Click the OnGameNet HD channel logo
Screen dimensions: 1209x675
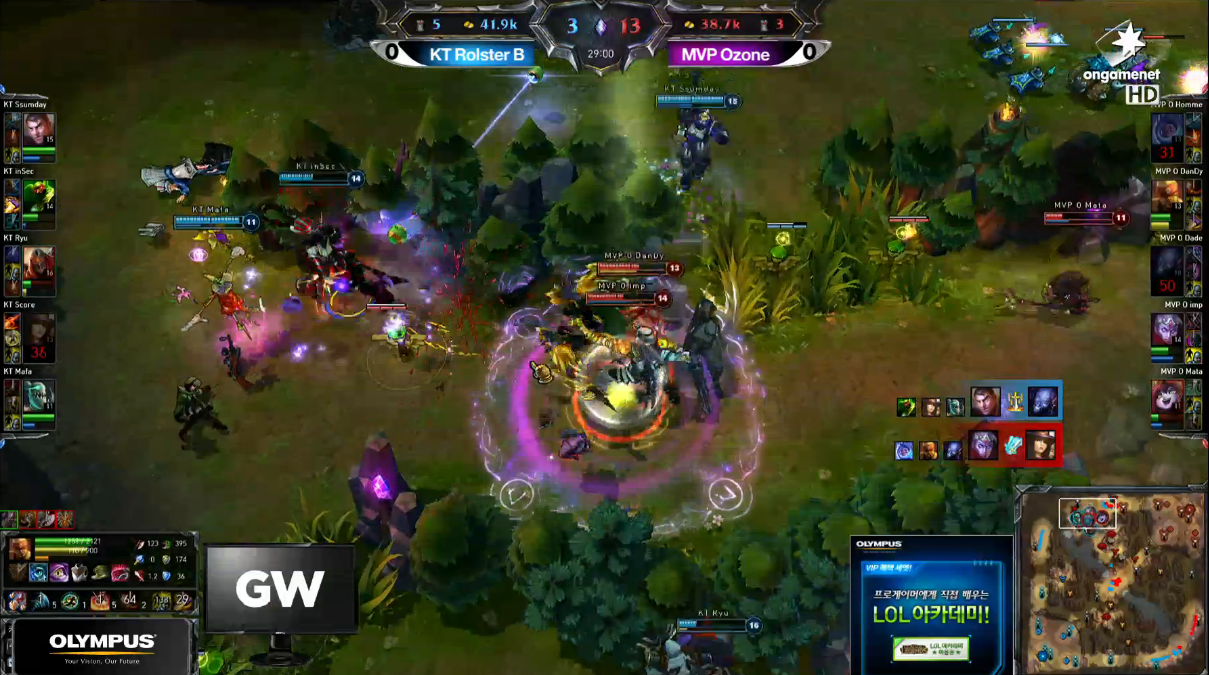coord(1126,68)
